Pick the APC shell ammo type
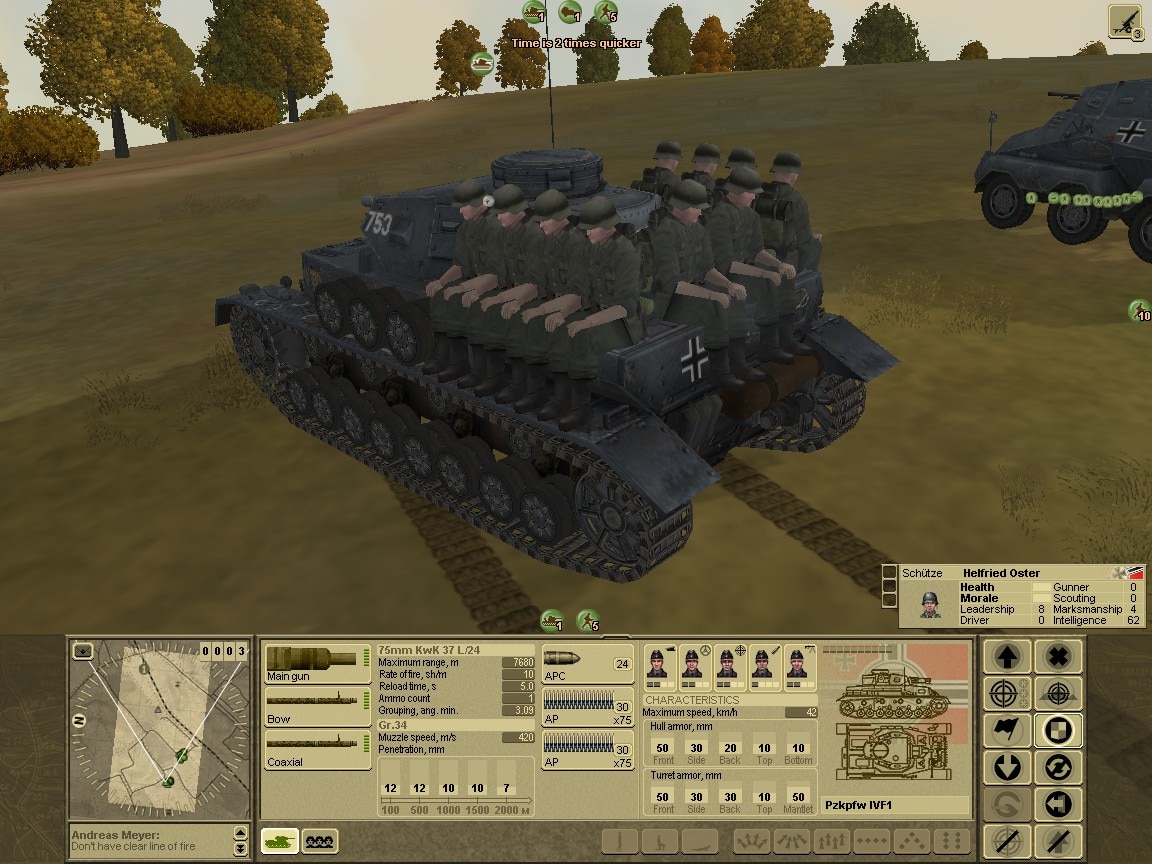This screenshot has height=864, width=1152. click(x=588, y=664)
